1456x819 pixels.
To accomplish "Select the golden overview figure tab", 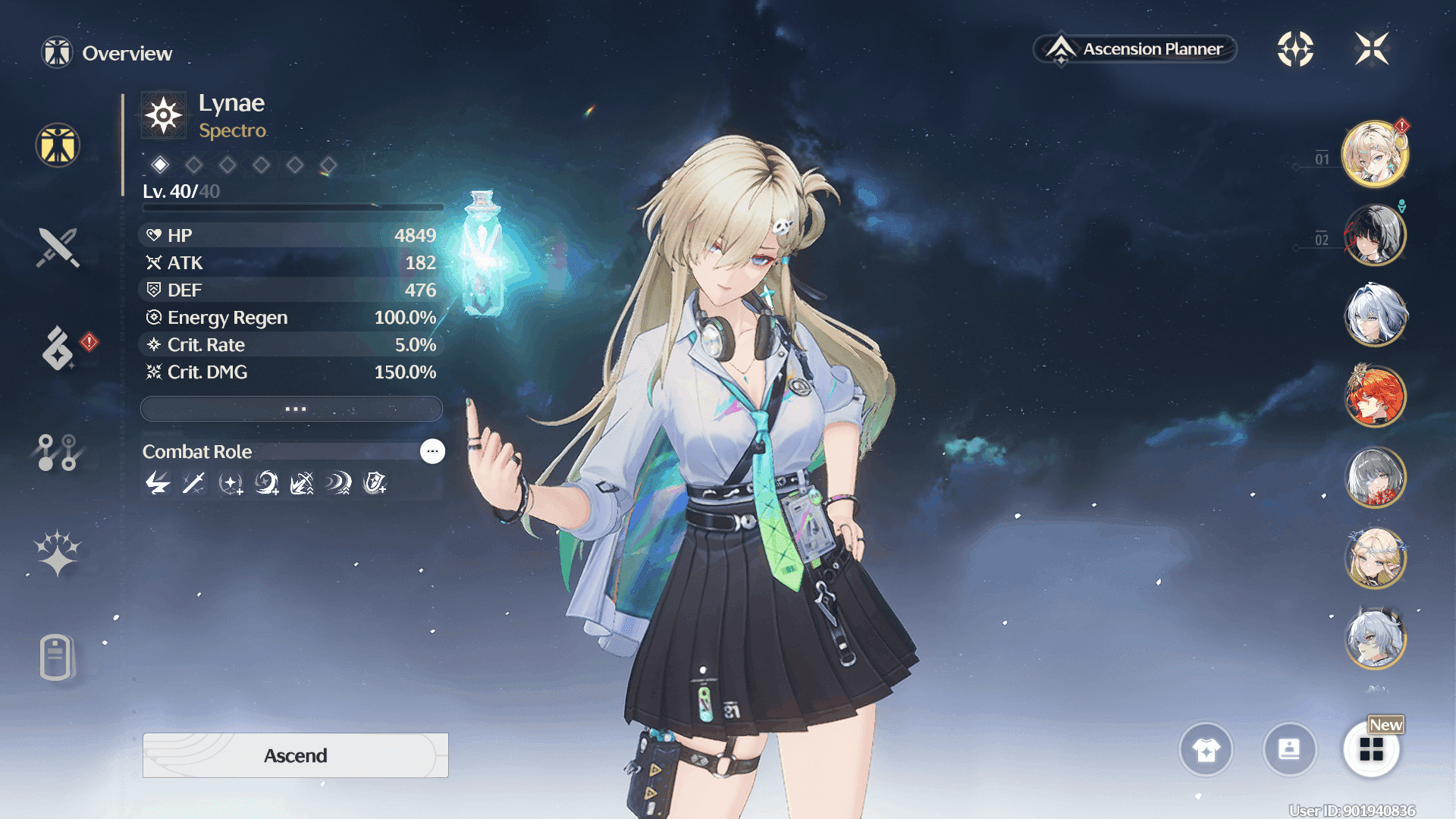I will click(58, 145).
